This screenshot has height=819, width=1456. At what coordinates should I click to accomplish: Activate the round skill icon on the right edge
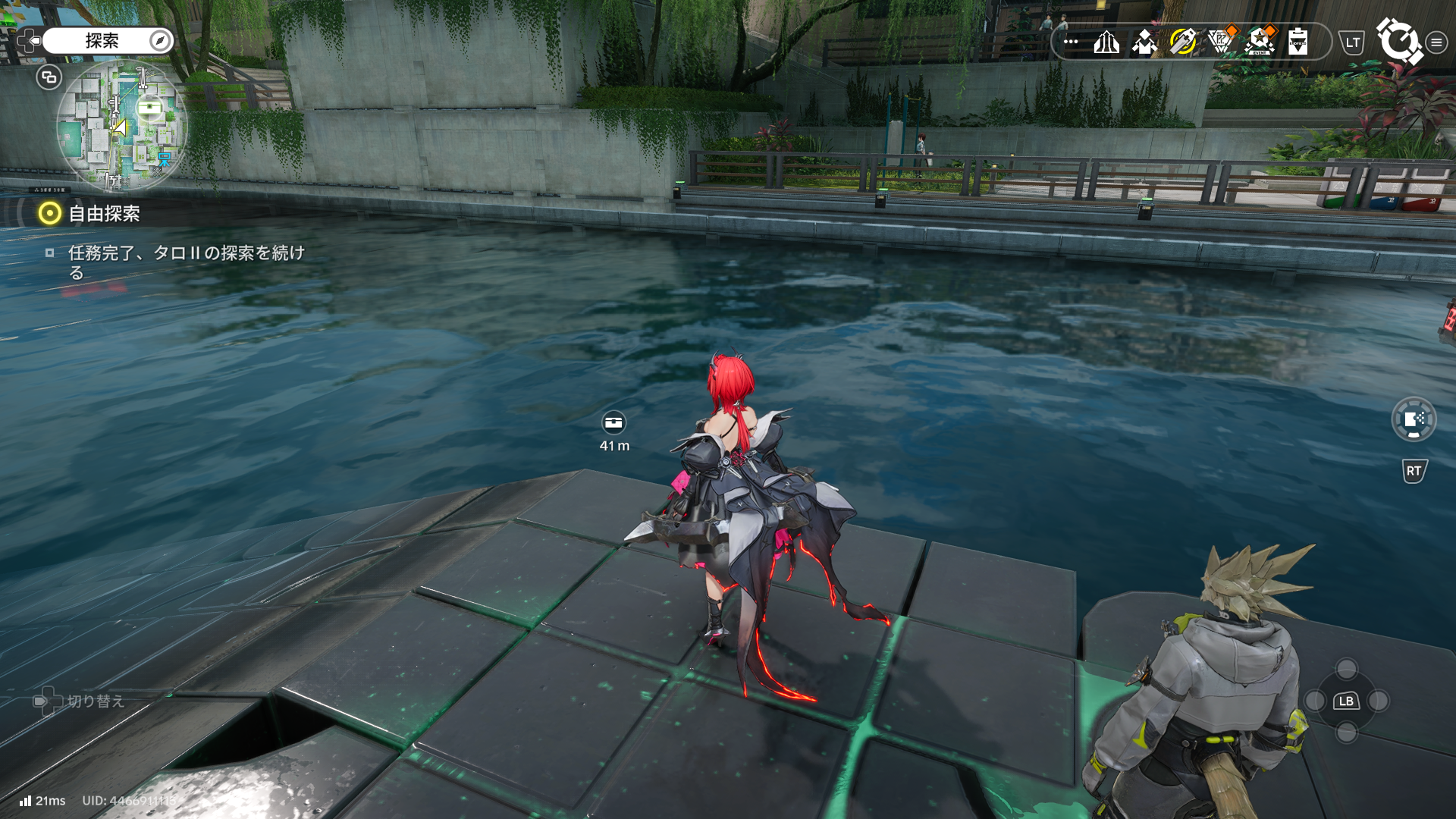(x=1414, y=419)
